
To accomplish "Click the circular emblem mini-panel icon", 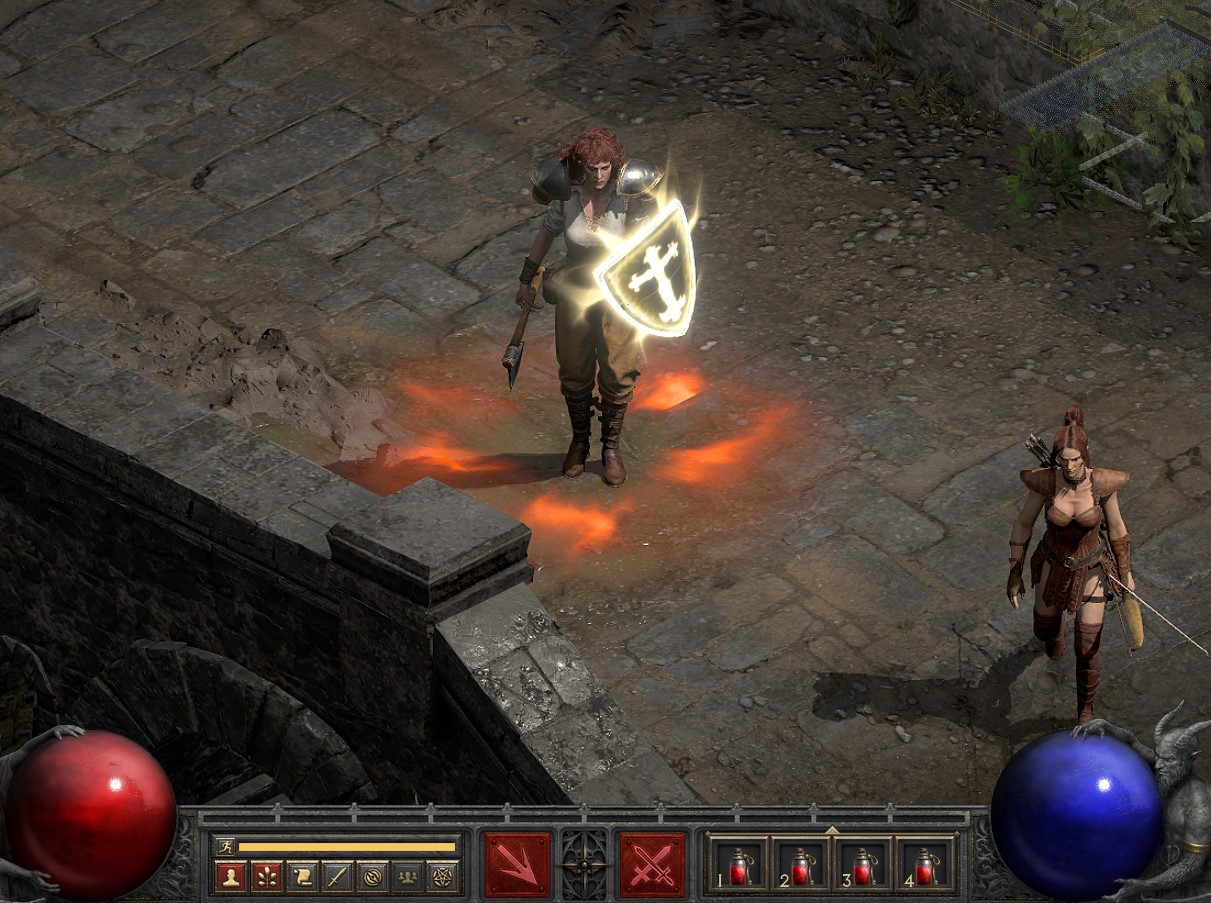I will point(371,877).
